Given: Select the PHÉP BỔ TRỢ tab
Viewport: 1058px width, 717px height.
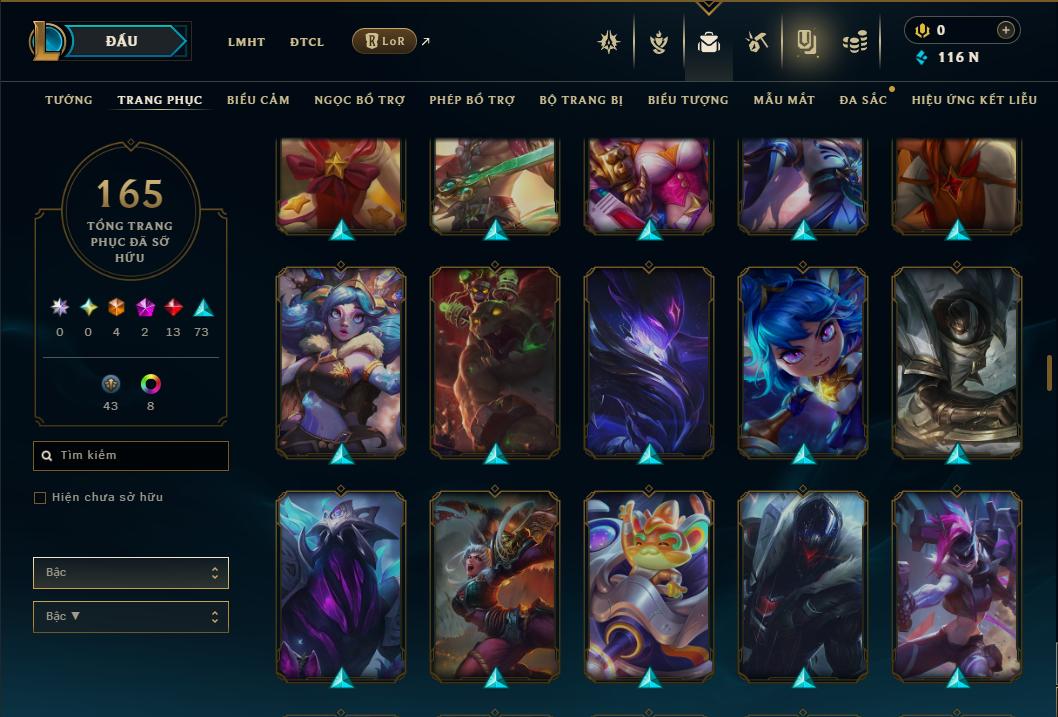Looking at the screenshot, I should coord(472,100).
